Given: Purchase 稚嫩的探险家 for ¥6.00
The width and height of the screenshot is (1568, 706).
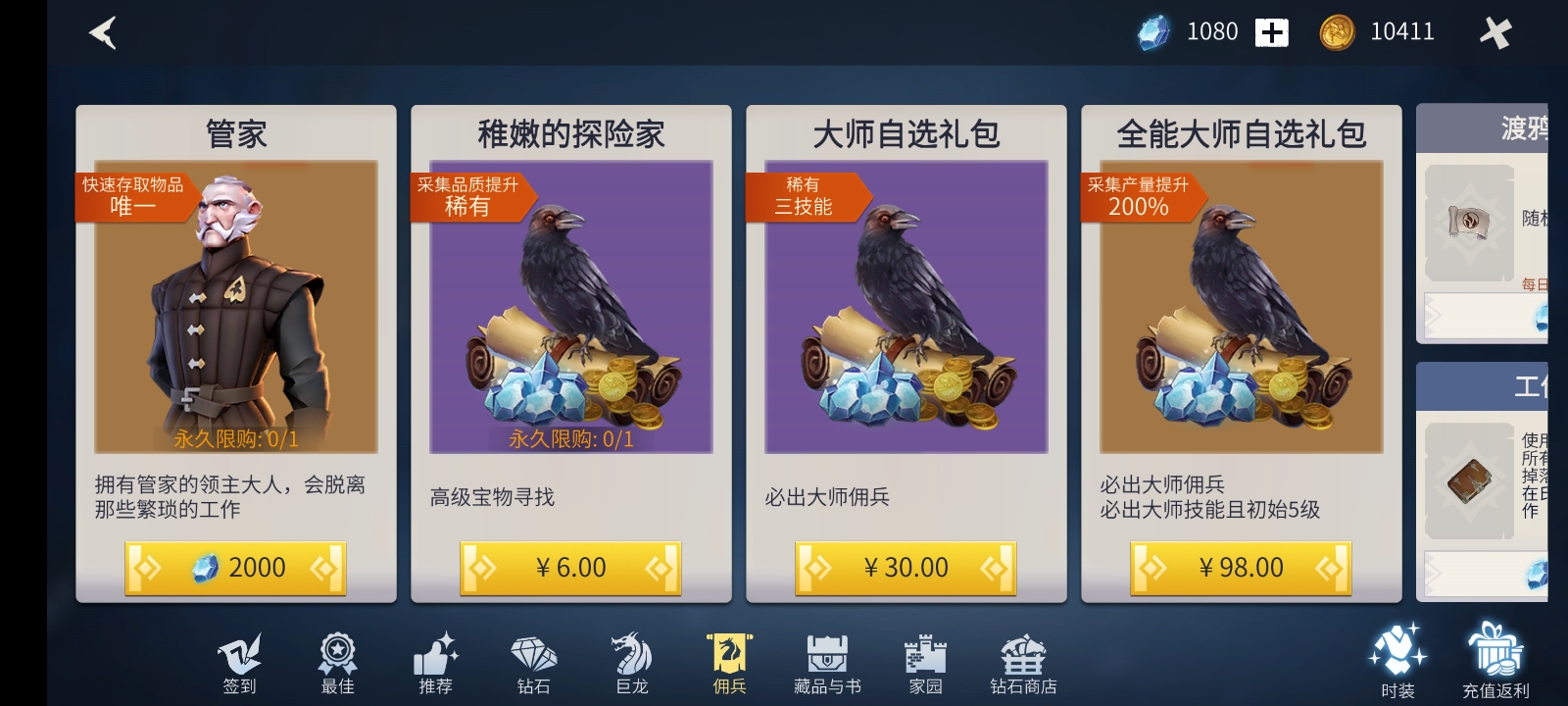Looking at the screenshot, I should tap(569, 568).
